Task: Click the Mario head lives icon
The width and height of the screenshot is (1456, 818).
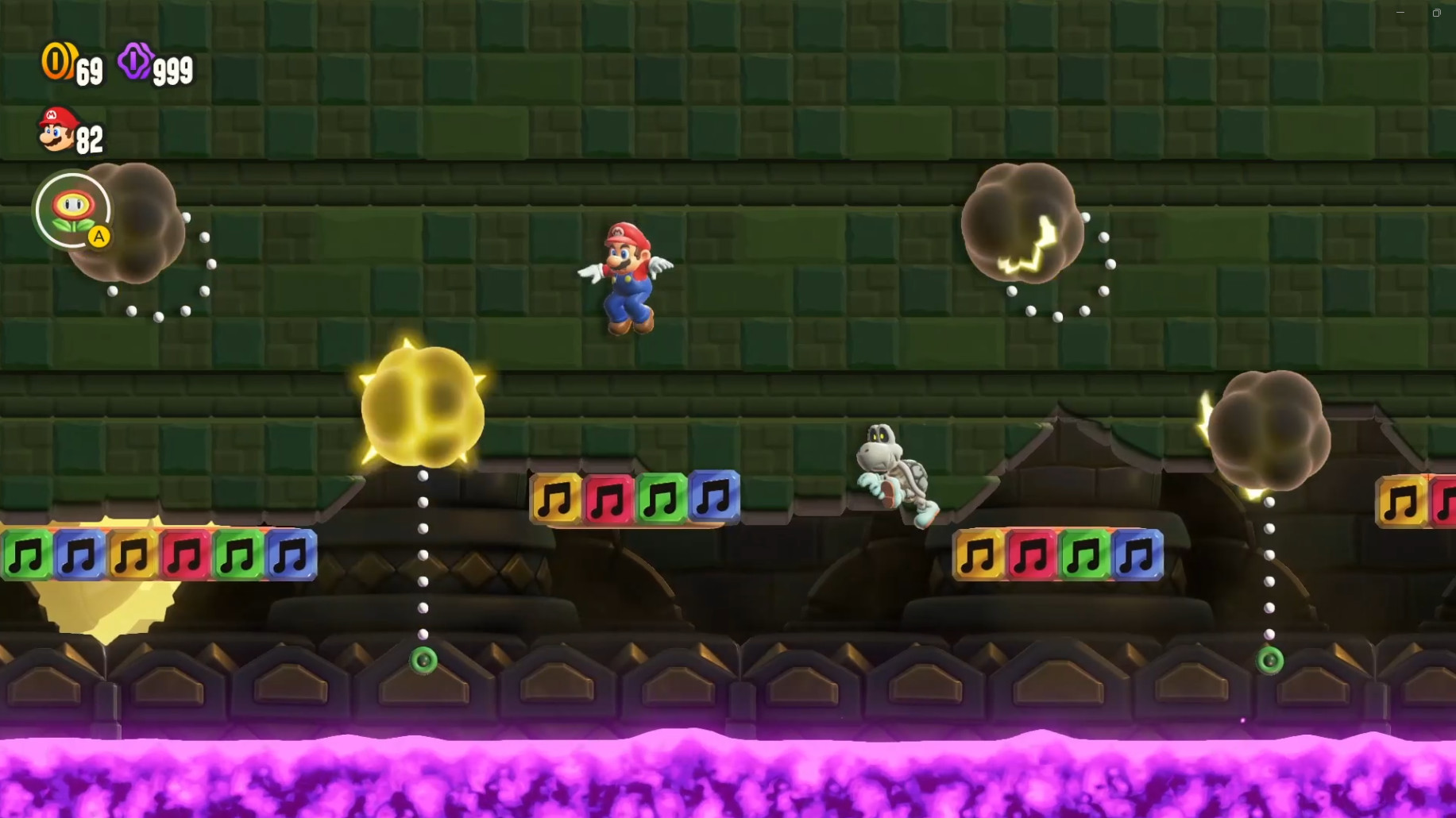Action: tap(56, 127)
